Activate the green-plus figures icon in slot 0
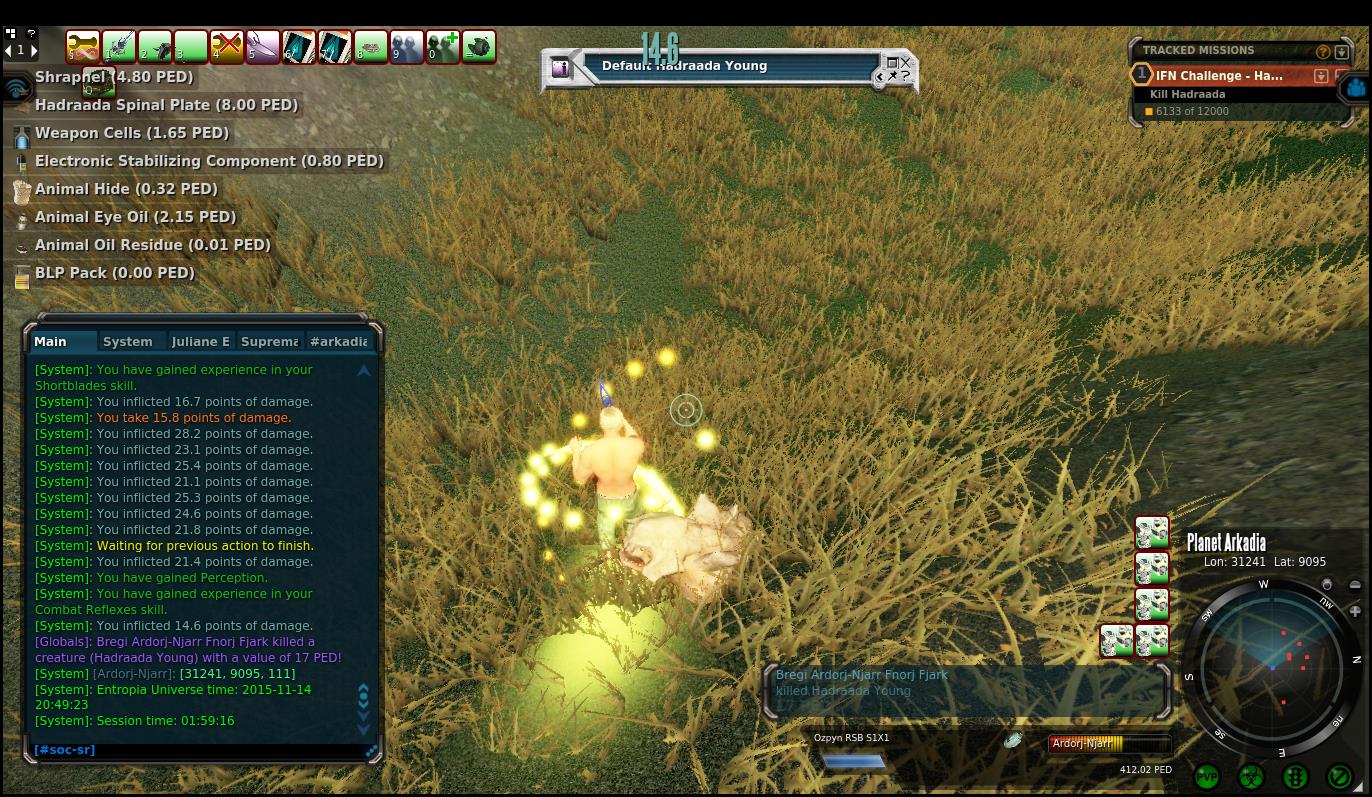Viewport: 1372px width, 797px height. tap(443, 46)
